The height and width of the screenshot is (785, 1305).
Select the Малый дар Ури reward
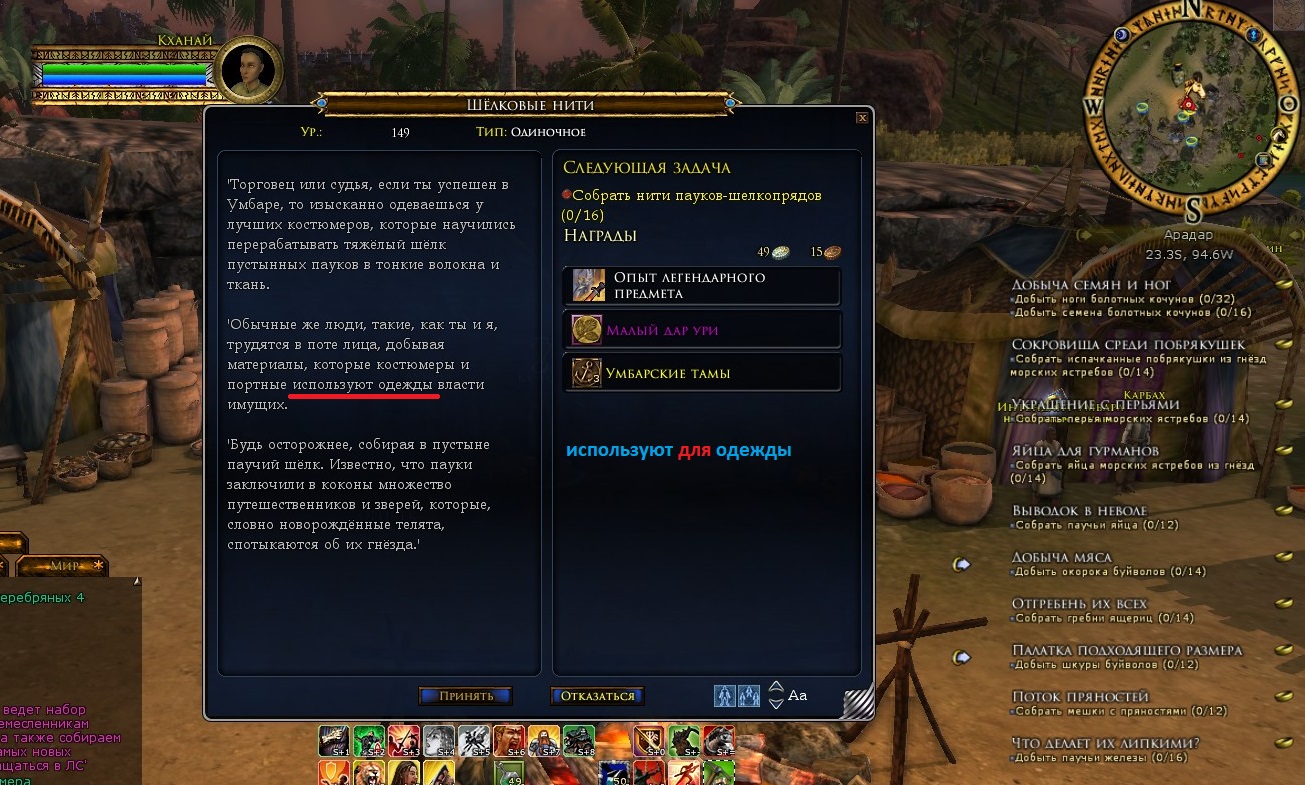click(x=701, y=330)
